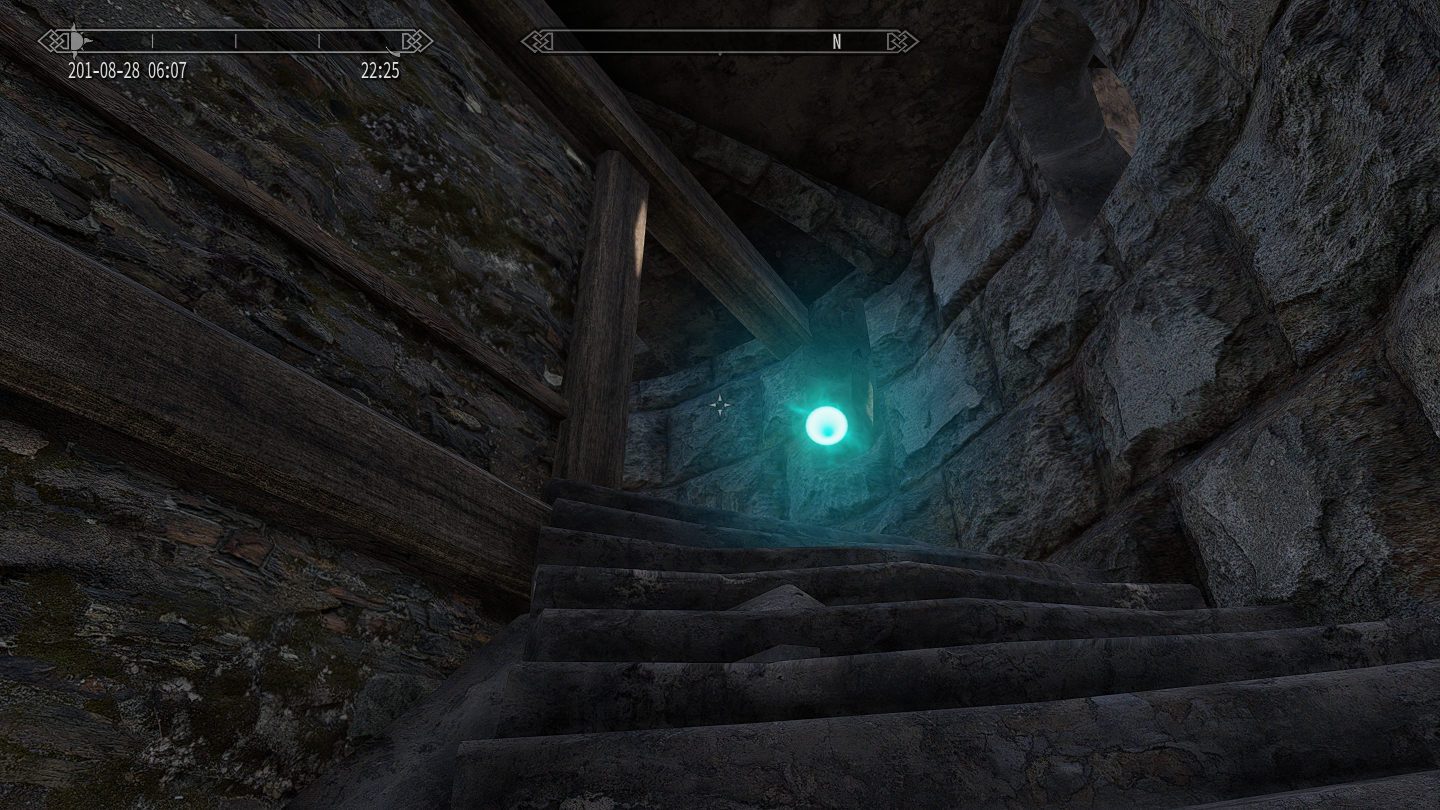The image size is (1440, 810).
Task: Click the compass bar
Action: coord(719,41)
